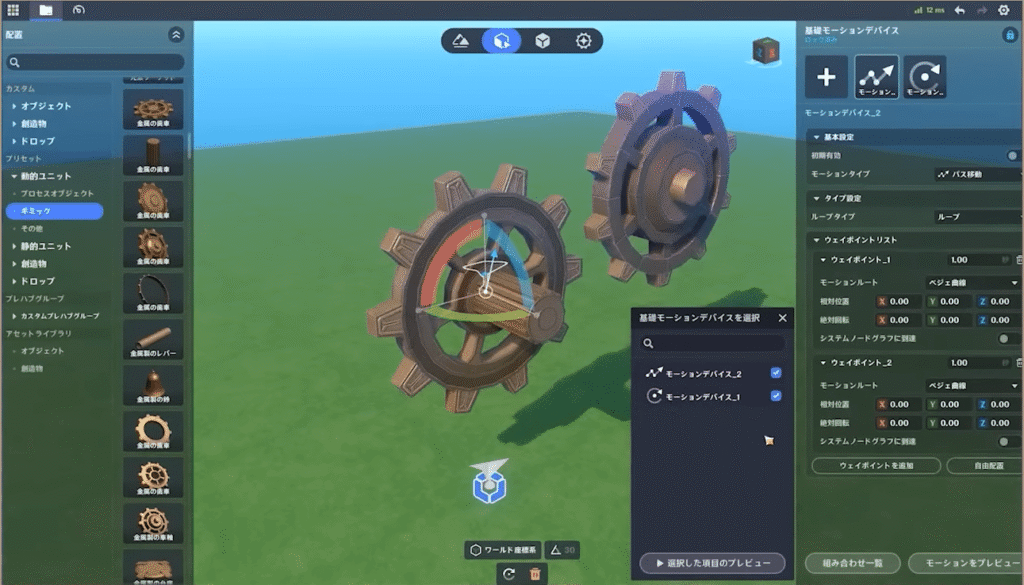This screenshot has width=1024, height=585.
Task: Toggle the モーションデバイス_1 checkbox
Action: (x=776, y=396)
